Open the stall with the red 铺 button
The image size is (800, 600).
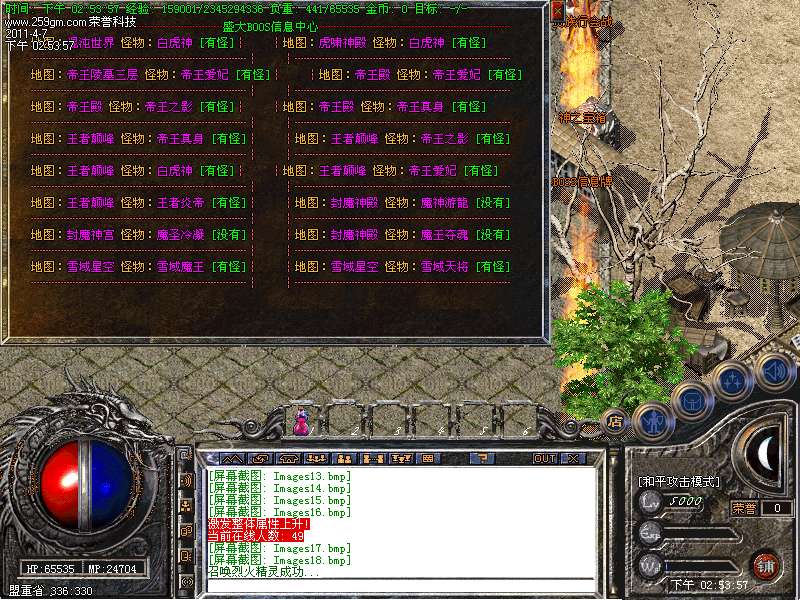[x=765, y=564]
